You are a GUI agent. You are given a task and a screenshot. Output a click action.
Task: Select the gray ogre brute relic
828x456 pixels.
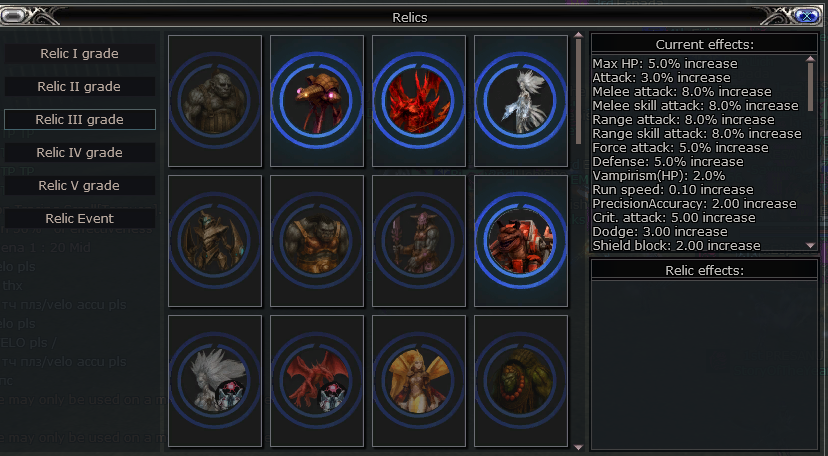point(215,100)
